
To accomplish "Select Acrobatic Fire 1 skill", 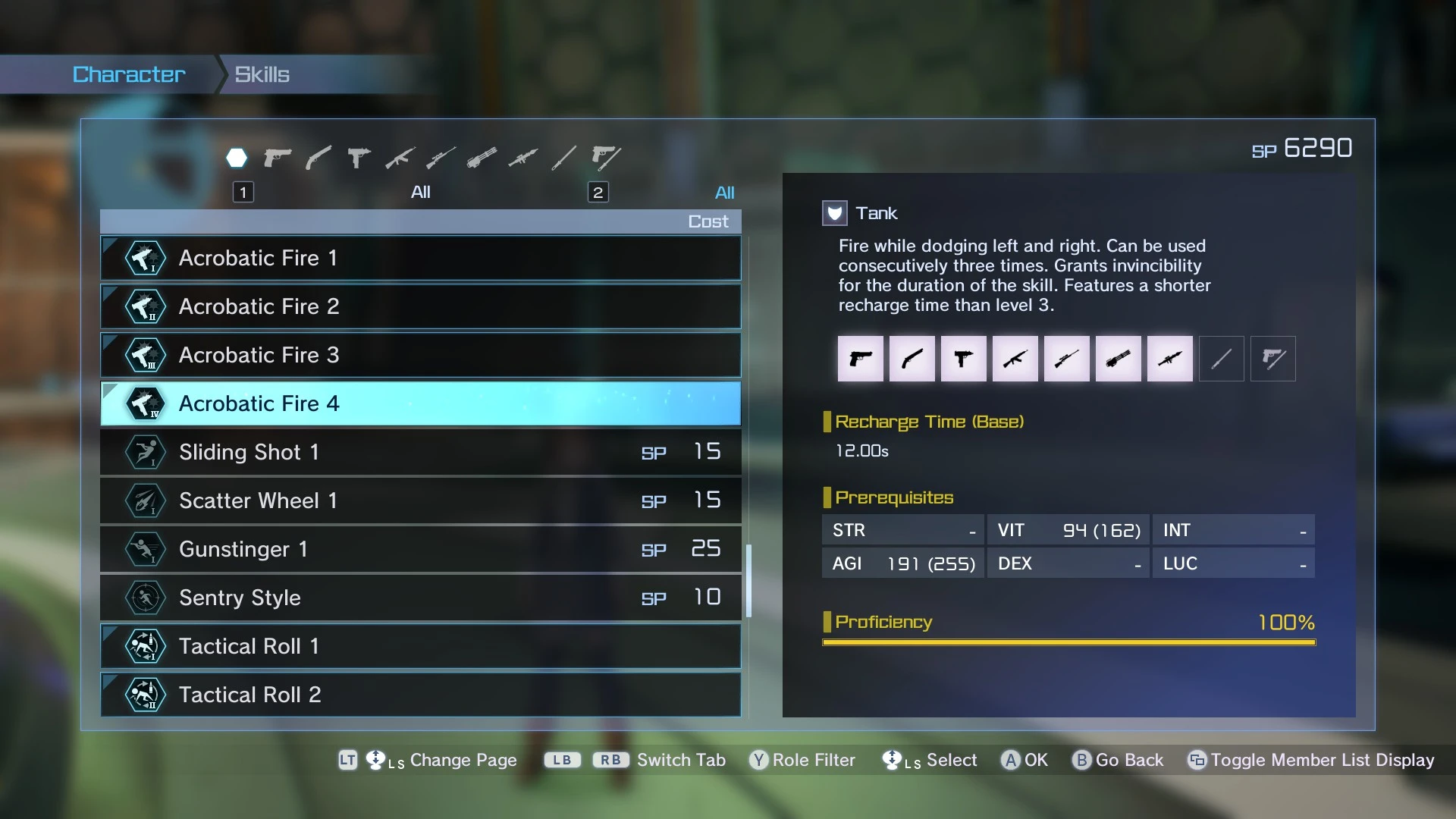I will [x=420, y=258].
